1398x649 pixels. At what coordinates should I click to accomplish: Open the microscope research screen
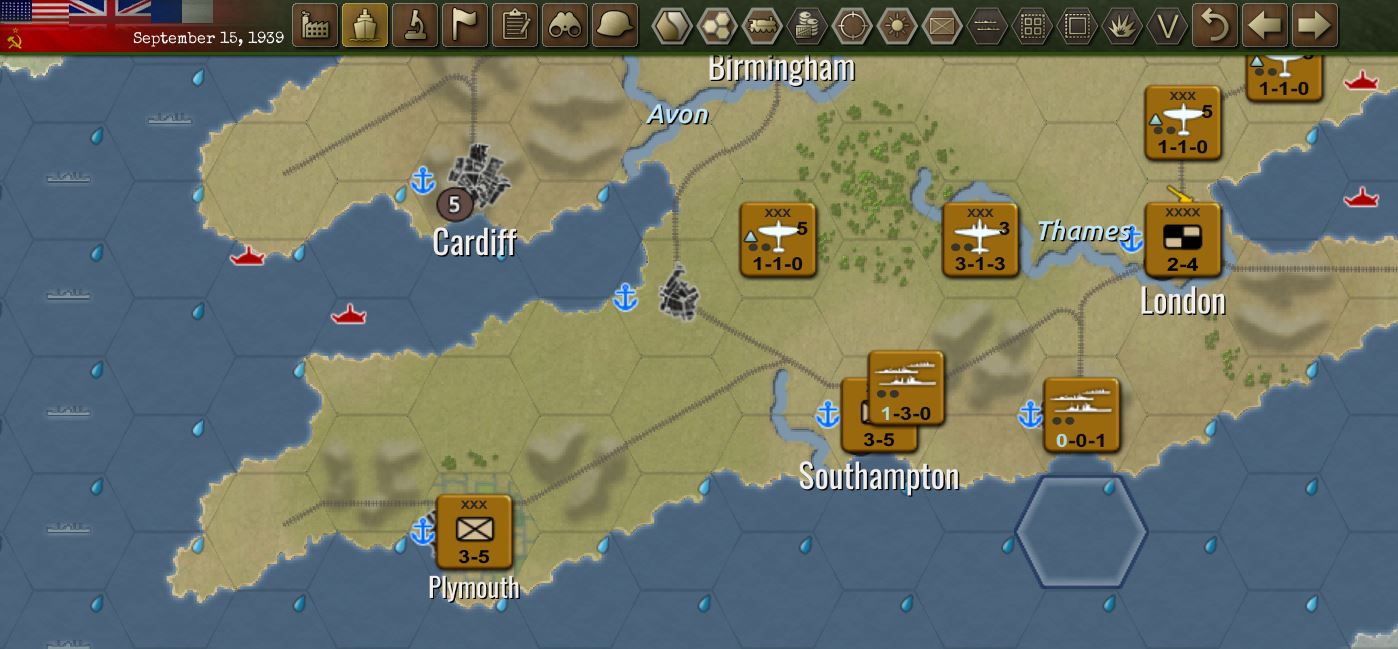coord(415,25)
